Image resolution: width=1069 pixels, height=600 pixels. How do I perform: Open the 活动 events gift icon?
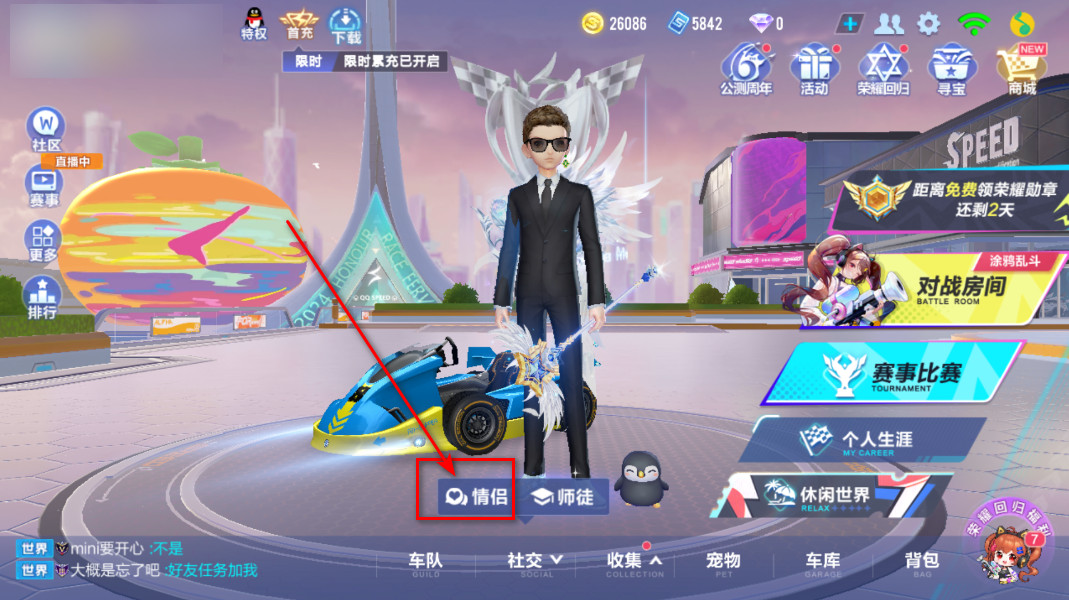tap(814, 68)
